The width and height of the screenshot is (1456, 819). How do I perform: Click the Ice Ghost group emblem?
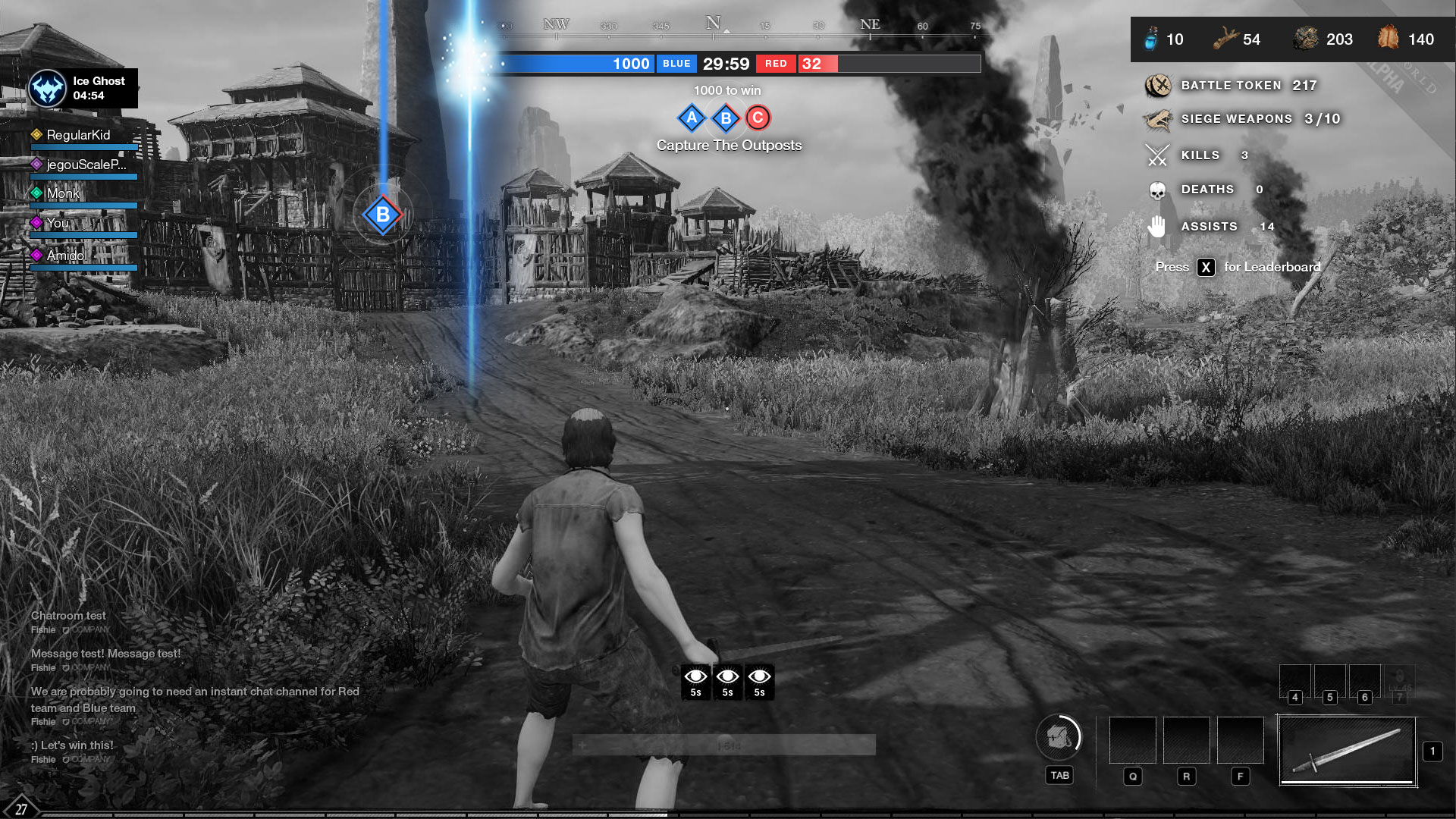click(47, 89)
